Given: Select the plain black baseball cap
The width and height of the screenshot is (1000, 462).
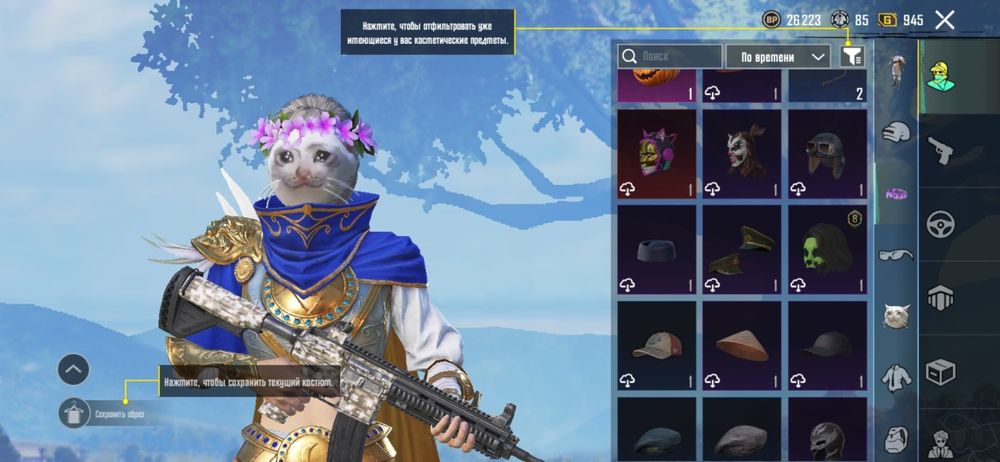Looking at the screenshot, I should click(x=827, y=344).
